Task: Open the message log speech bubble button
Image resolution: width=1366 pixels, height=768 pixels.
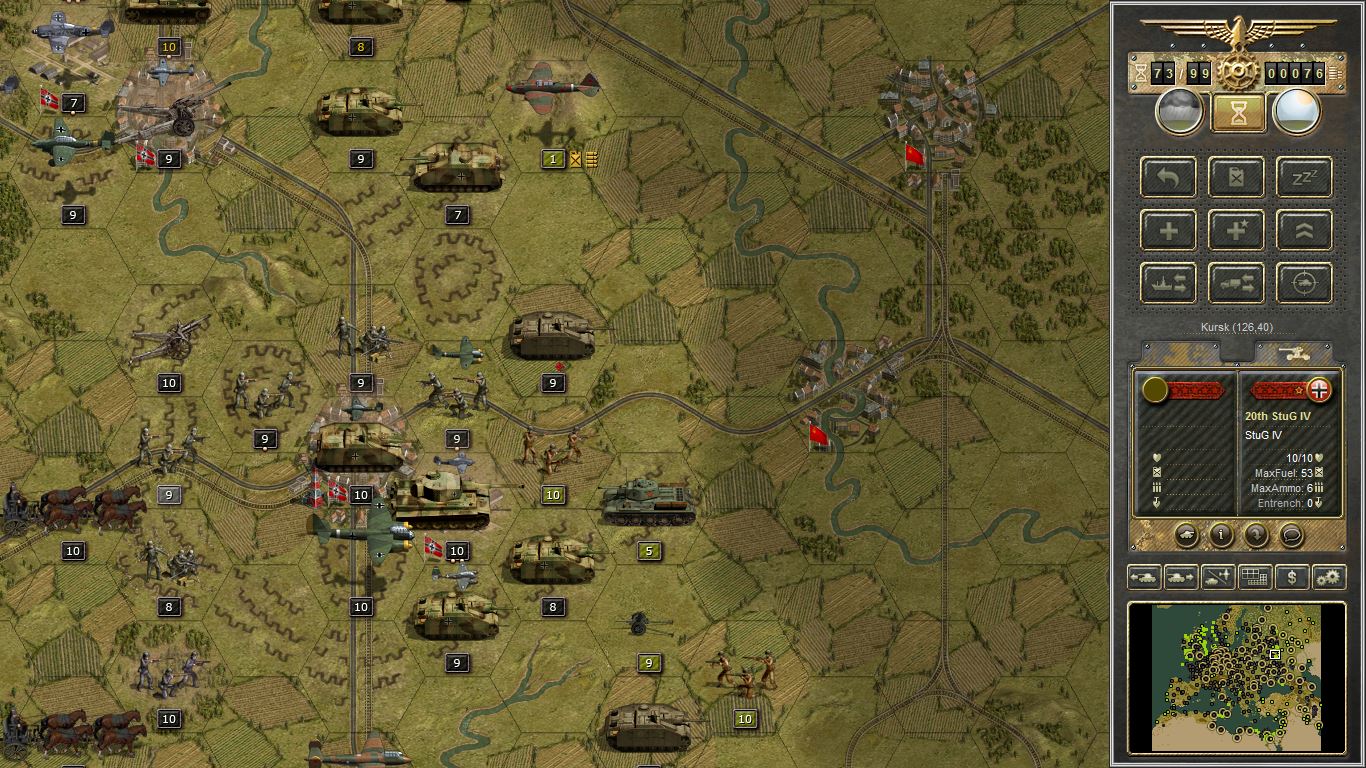Action: (1289, 536)
